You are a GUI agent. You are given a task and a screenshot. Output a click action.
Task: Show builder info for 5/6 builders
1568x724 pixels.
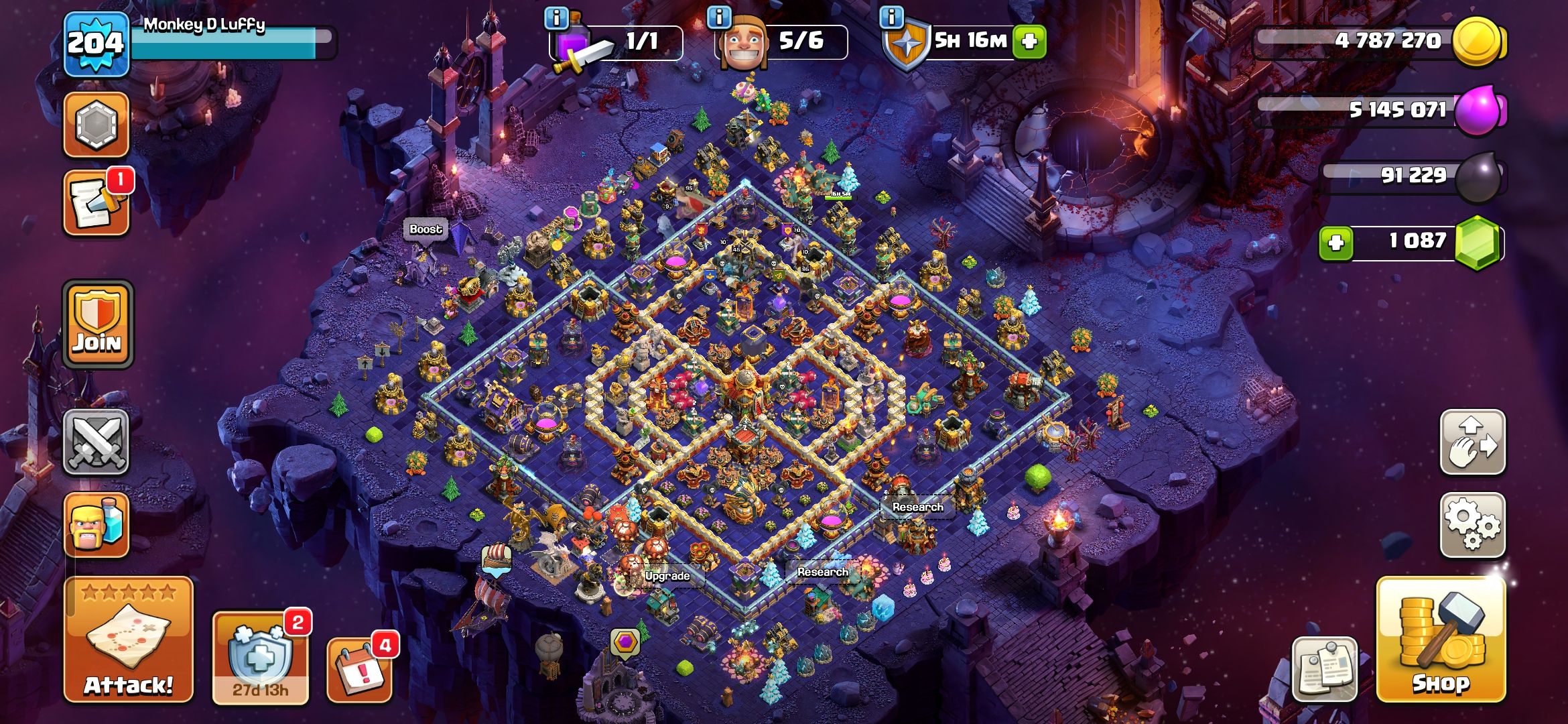point(719,17)
